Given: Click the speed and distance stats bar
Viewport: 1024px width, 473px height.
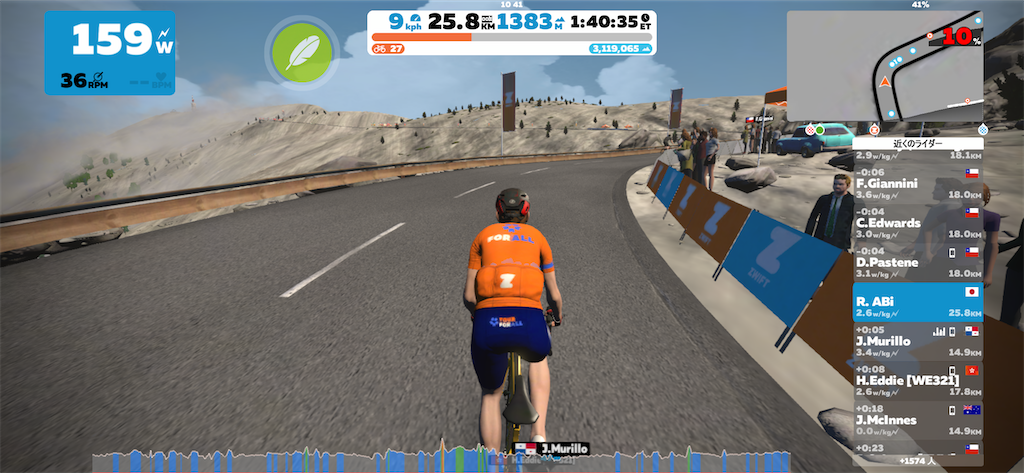Looking at the screenshot, I should tap(511, 21).
